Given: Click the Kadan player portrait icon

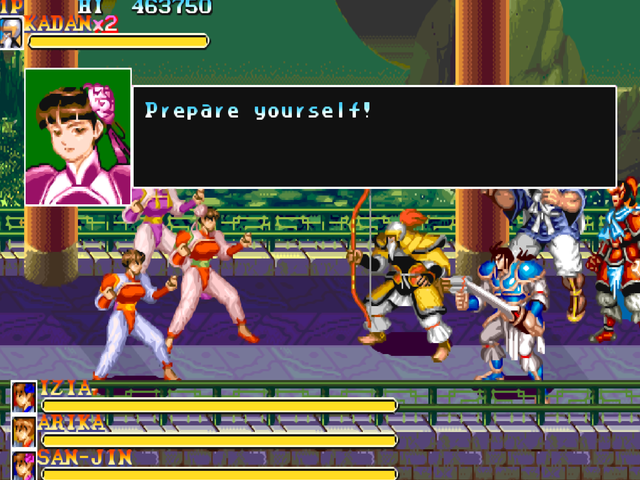Looking at the screenshot, I should coord(11,32).
